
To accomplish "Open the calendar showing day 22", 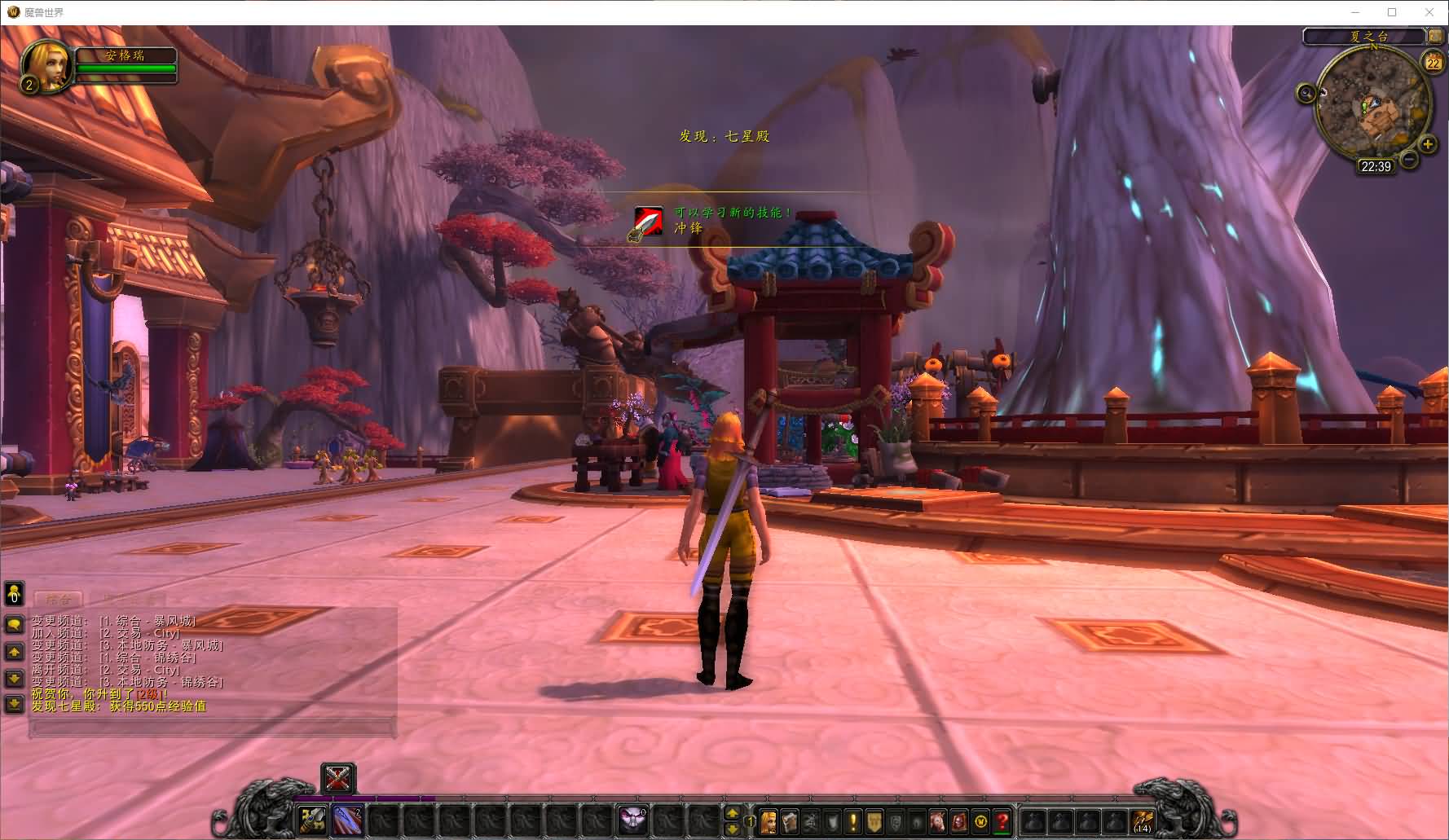I will point(1433,62).
